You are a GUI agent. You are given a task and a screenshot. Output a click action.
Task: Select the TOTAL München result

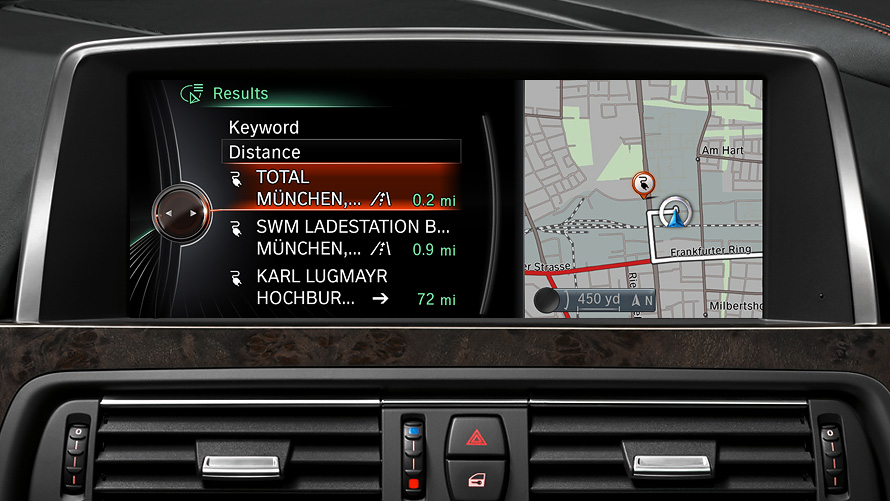pyautogui.click(x=340, y=188)
